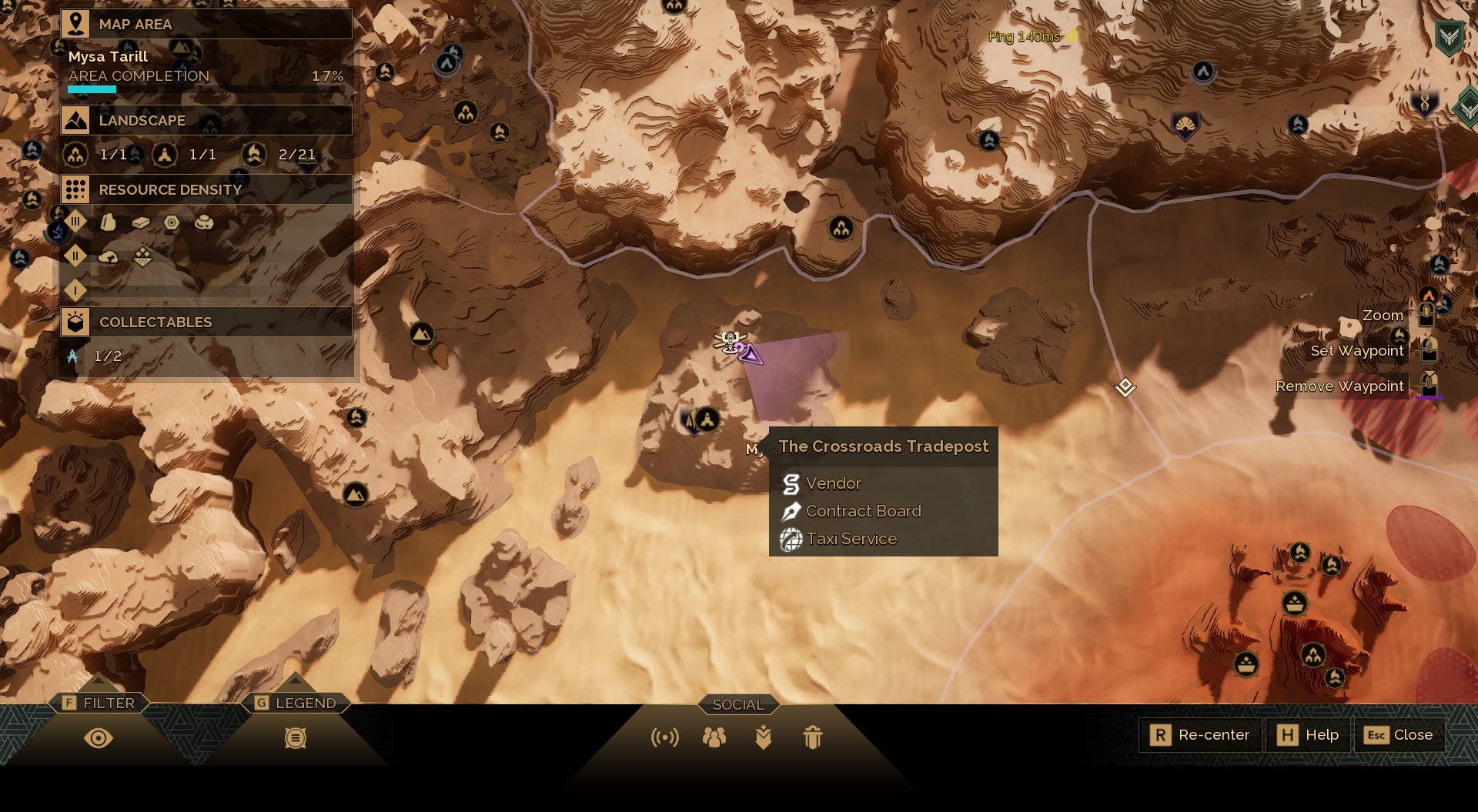Click the Re-center map button
1478x812 pixels.
tap(1199, 735)
